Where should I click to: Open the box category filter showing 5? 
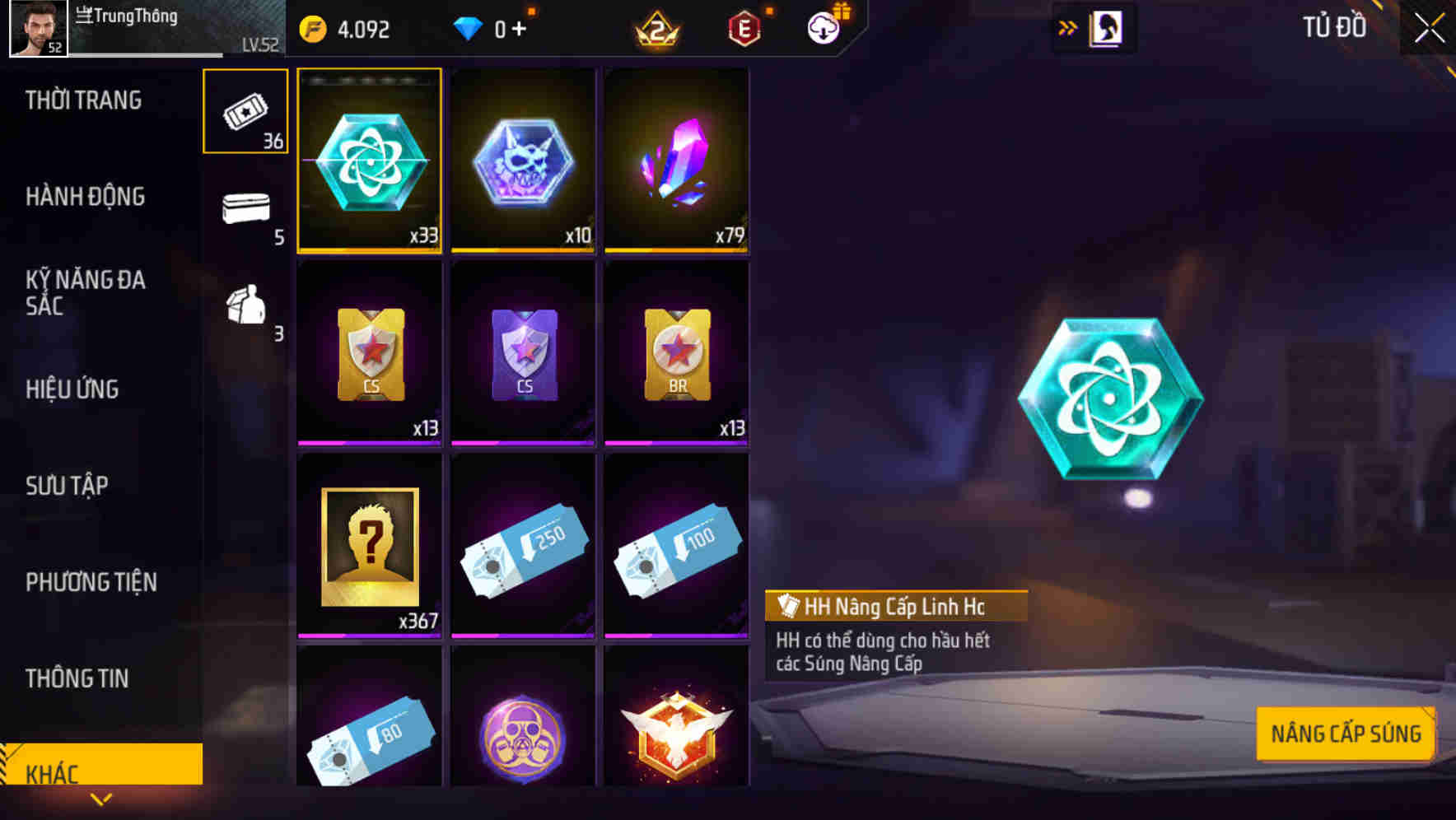pyautogui.click(x=245, y=212)
